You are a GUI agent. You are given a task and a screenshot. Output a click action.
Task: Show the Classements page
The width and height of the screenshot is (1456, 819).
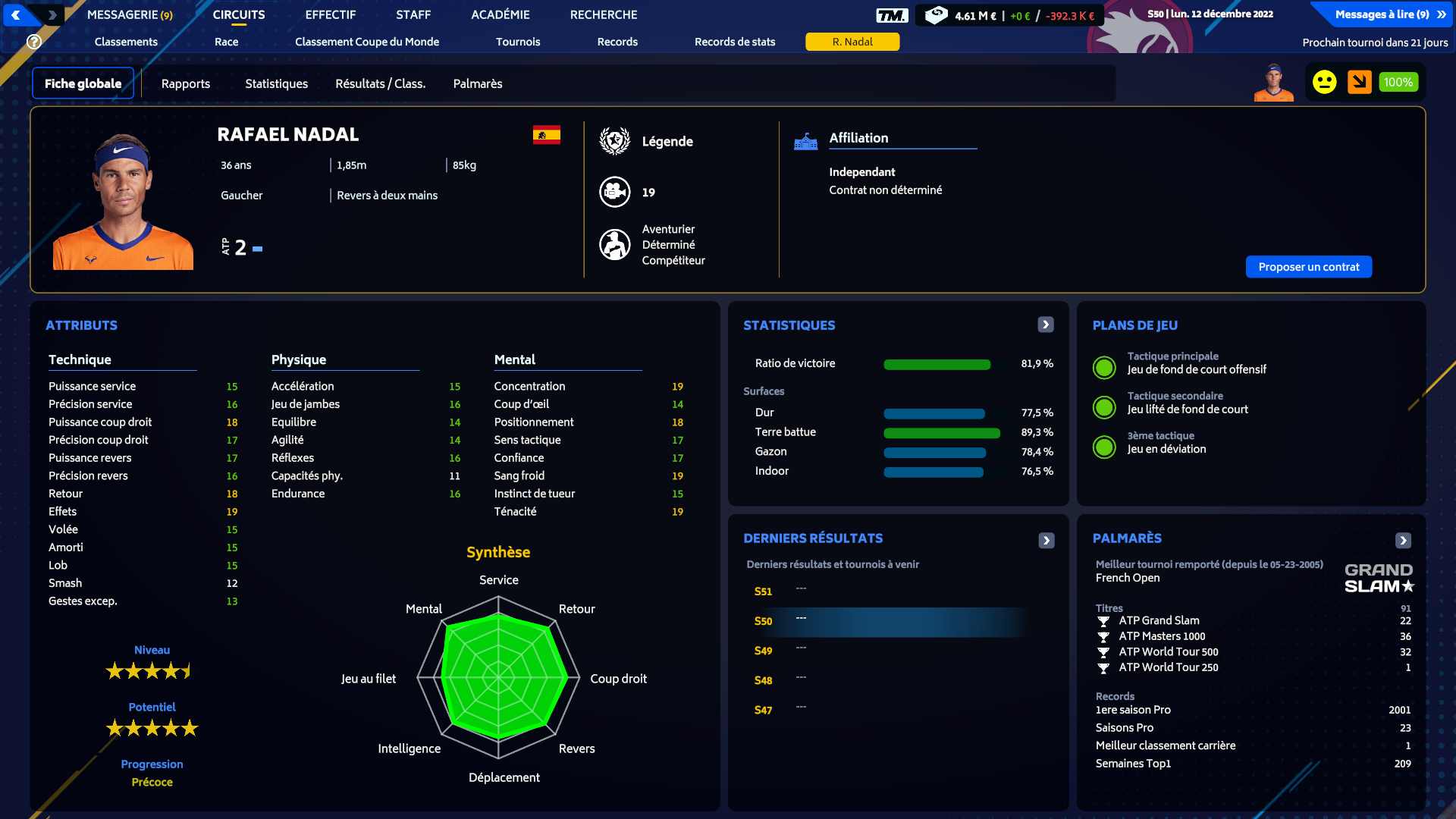pyautogui.click(x=126, y=42)
